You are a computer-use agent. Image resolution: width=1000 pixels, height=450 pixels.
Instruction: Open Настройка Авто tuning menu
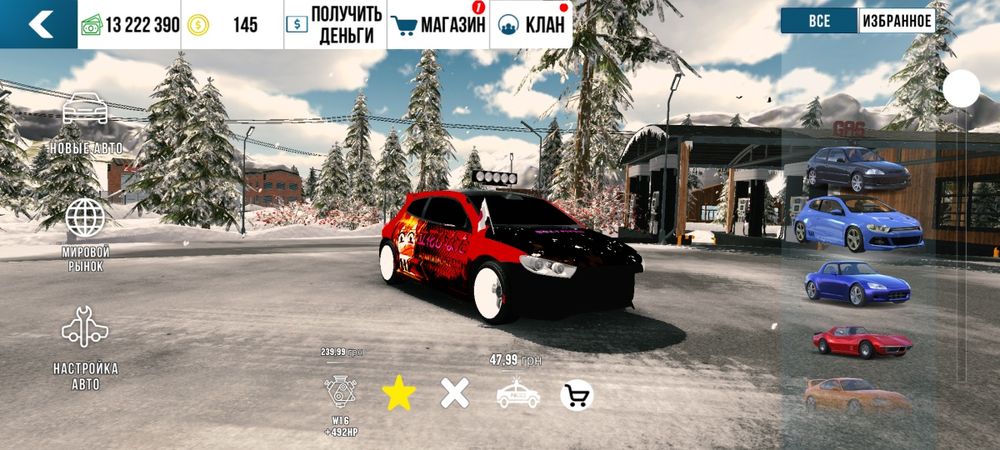tap(85, 343)
